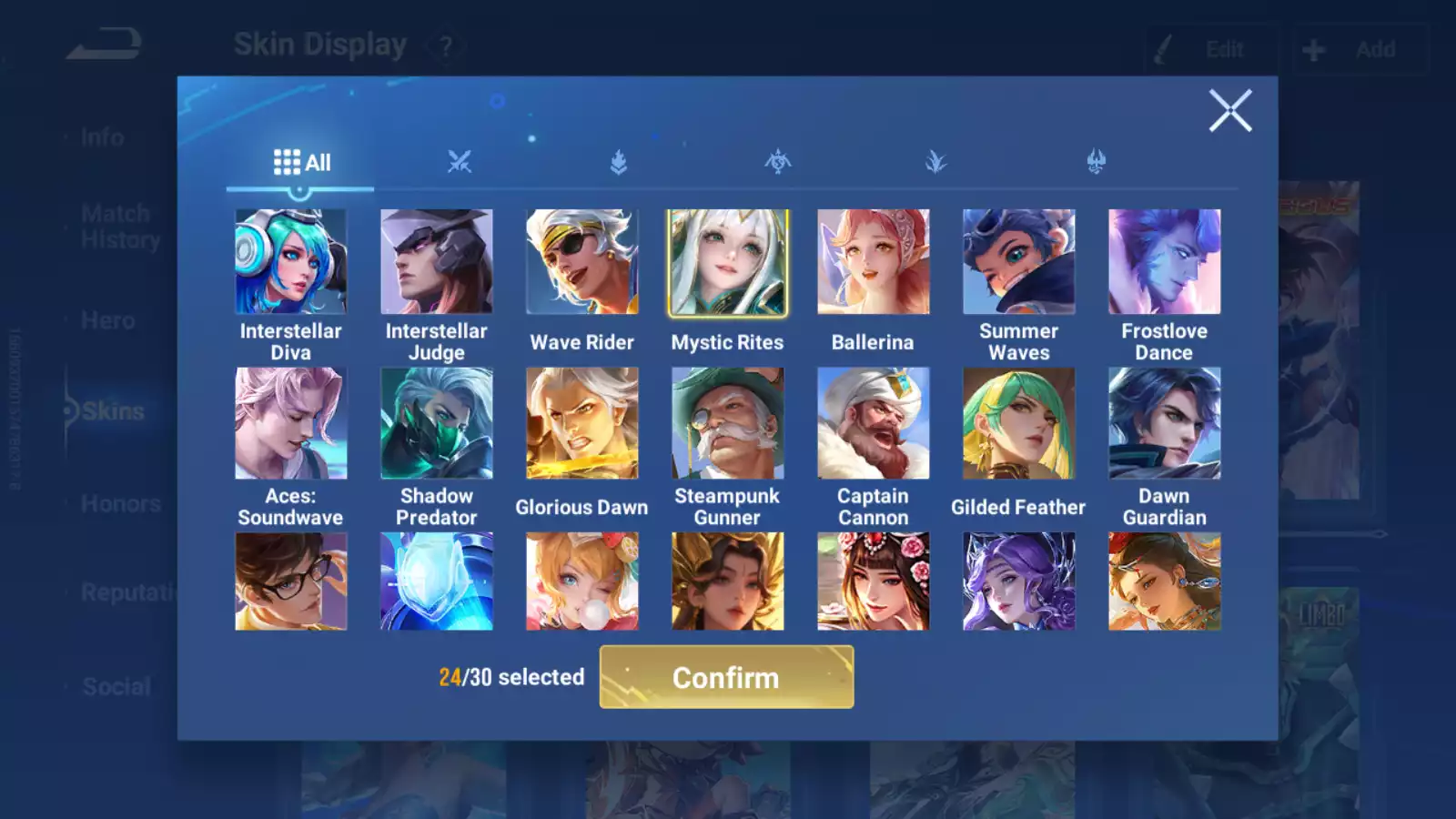Select the Shadow Predator skin

[x=436, y=423]
